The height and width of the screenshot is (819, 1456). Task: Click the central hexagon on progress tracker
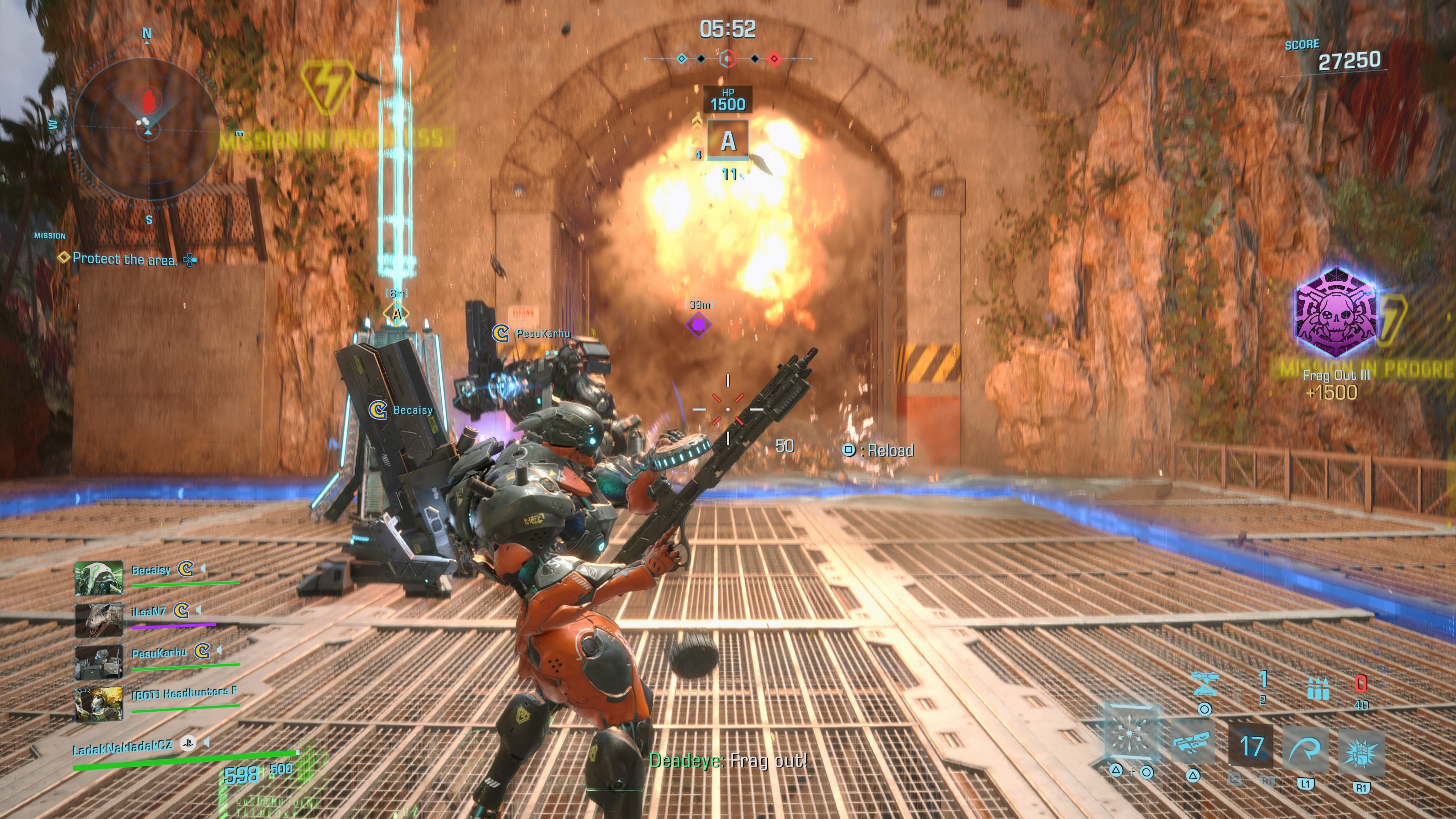point(728,58)
